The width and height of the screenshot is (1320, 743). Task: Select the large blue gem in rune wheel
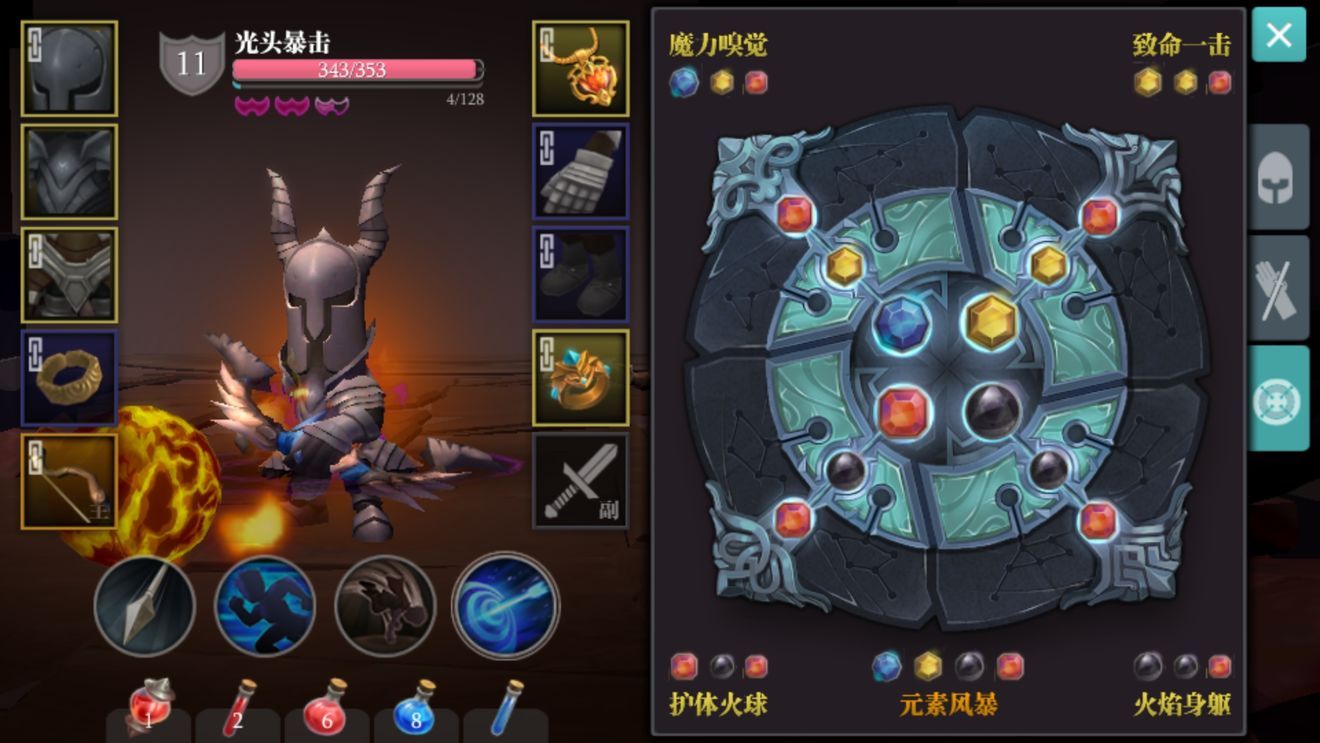tap(902, 324)
